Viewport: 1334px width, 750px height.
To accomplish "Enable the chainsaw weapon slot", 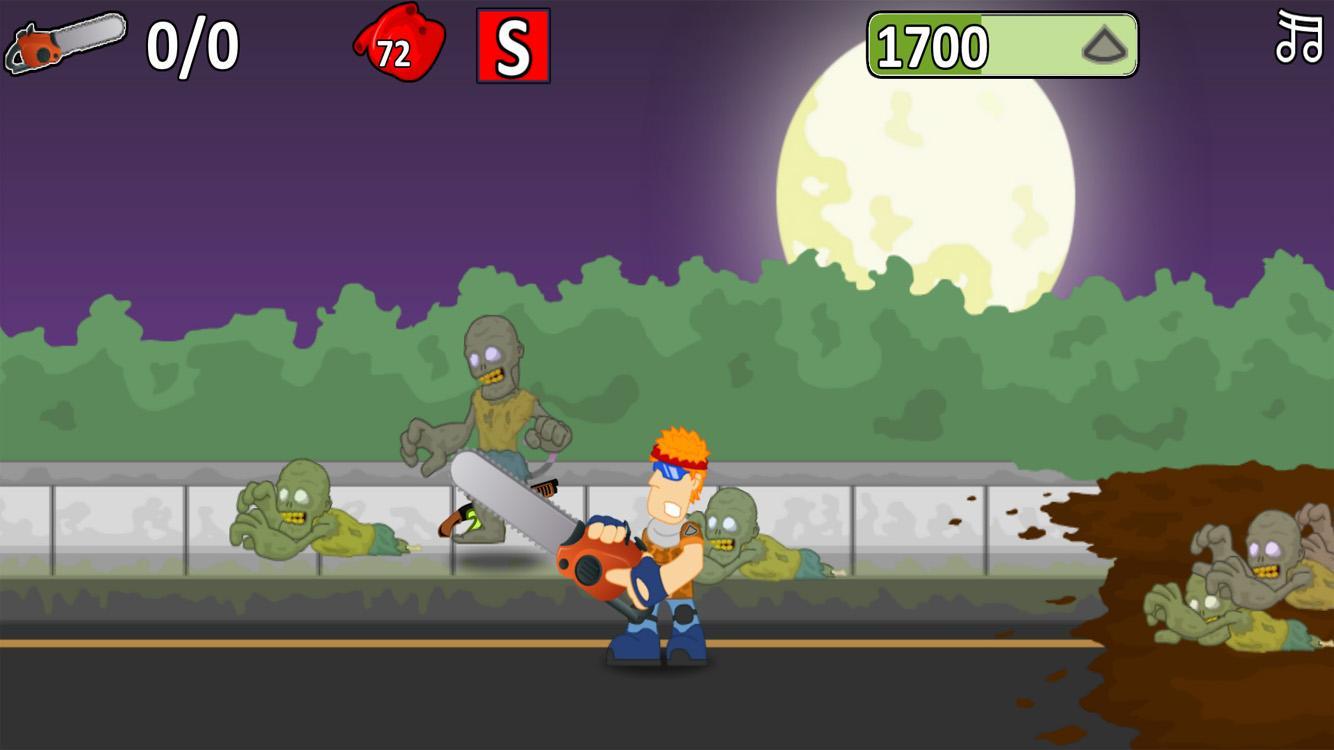I will pos(65,42).
